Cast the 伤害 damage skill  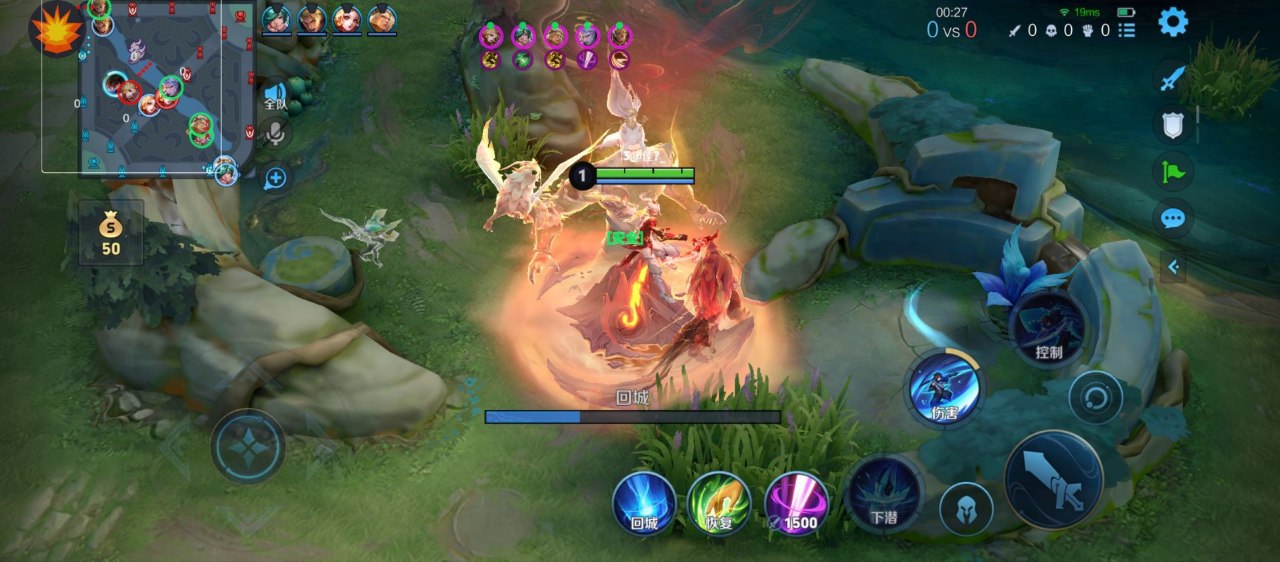click(x=944, y=389)
